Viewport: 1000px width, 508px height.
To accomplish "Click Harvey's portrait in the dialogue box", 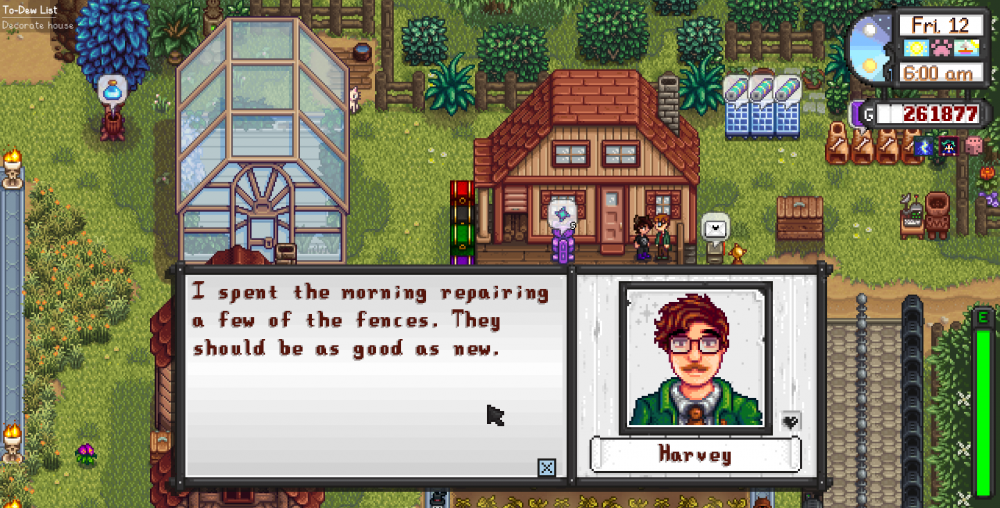I will point(694,357).
